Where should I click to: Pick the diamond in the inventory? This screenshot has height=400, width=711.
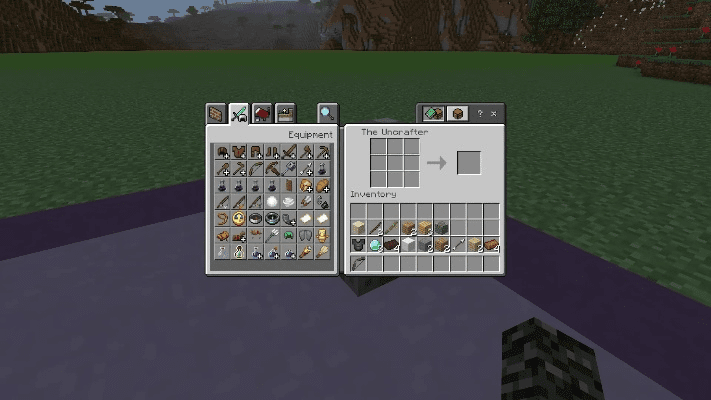click(x=375, y=245)
